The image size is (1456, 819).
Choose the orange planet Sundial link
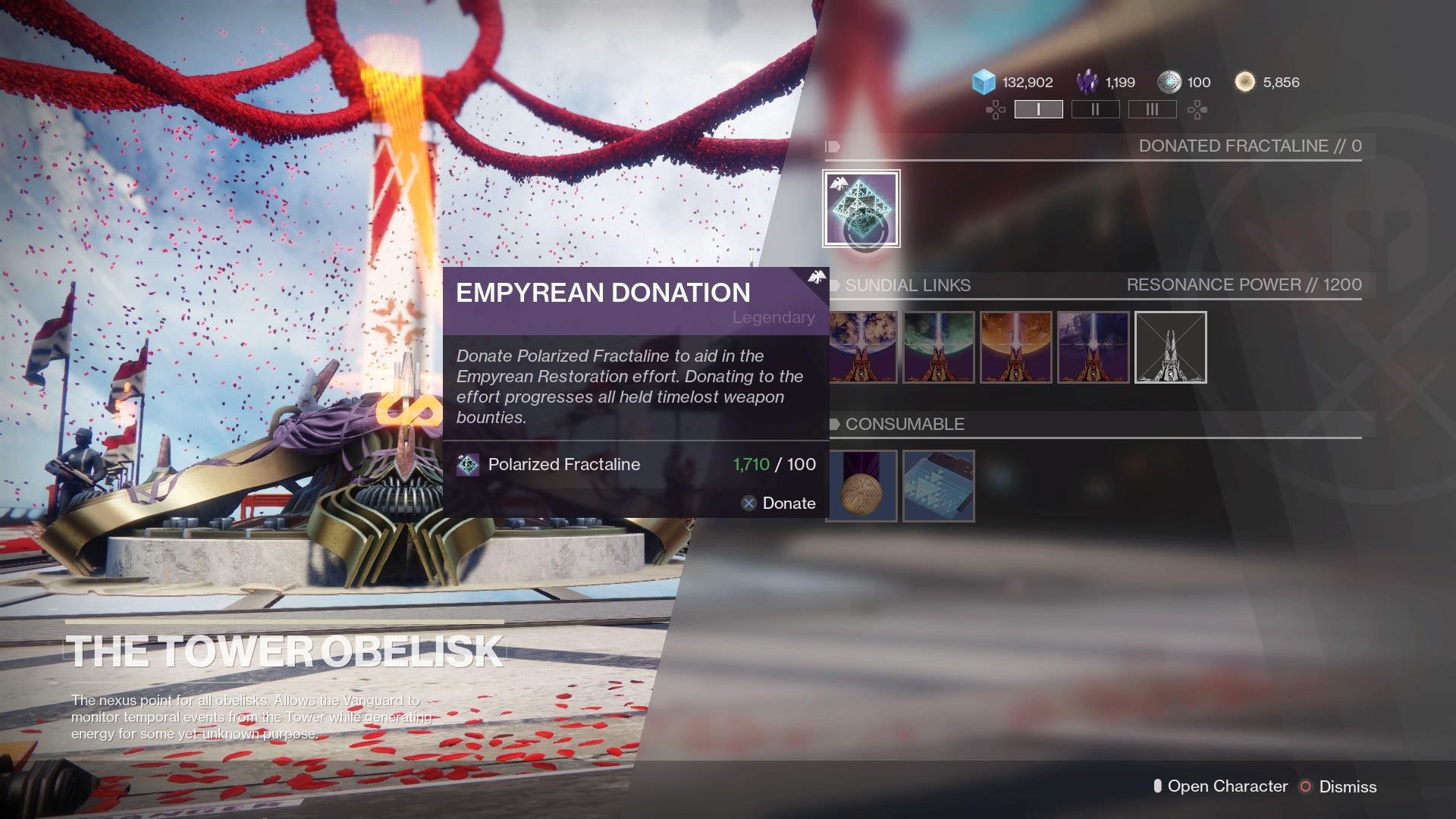tap(1016, 347)
